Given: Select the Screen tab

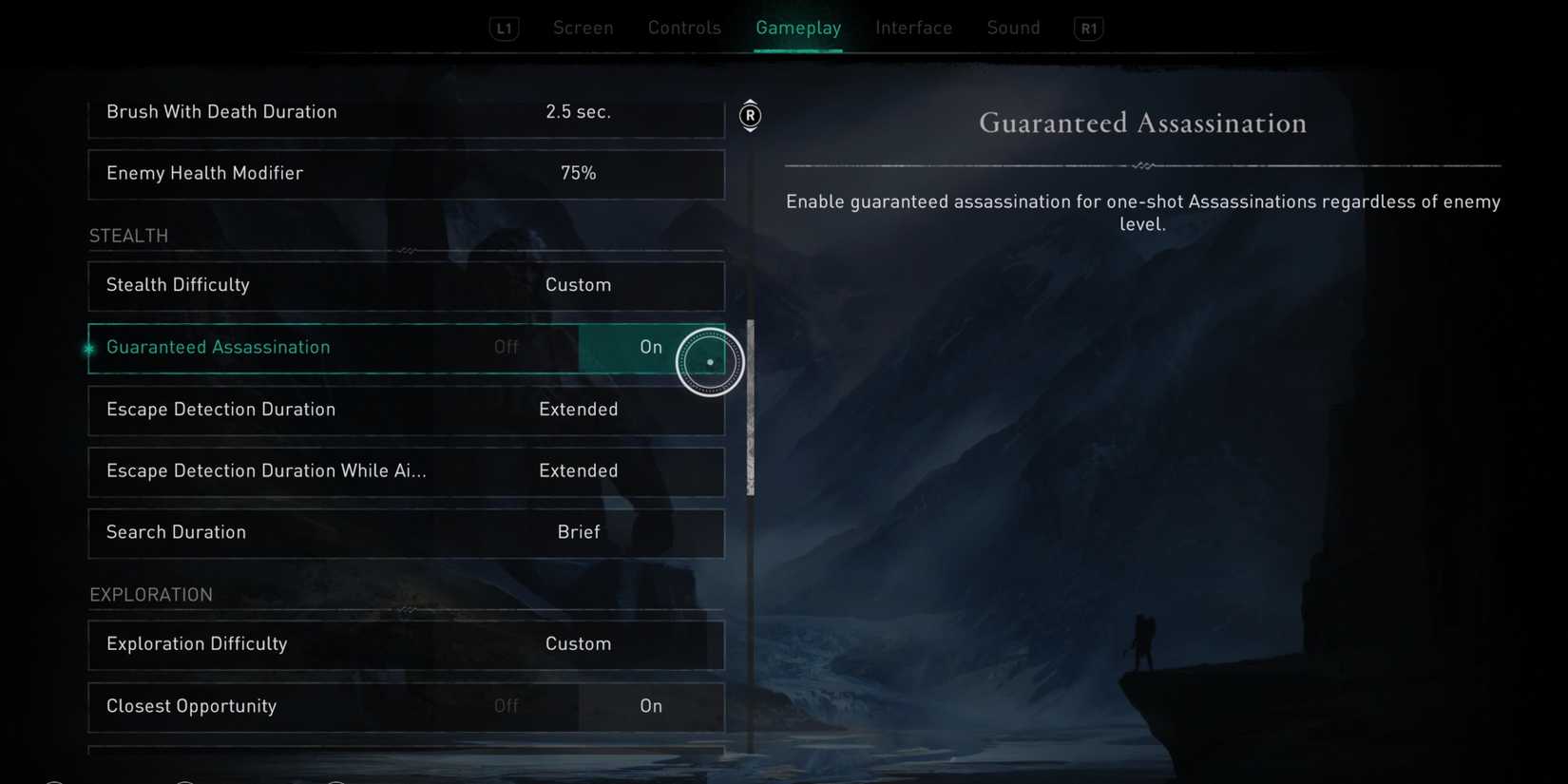Looking at the screenshot, I should pos(583,28).
